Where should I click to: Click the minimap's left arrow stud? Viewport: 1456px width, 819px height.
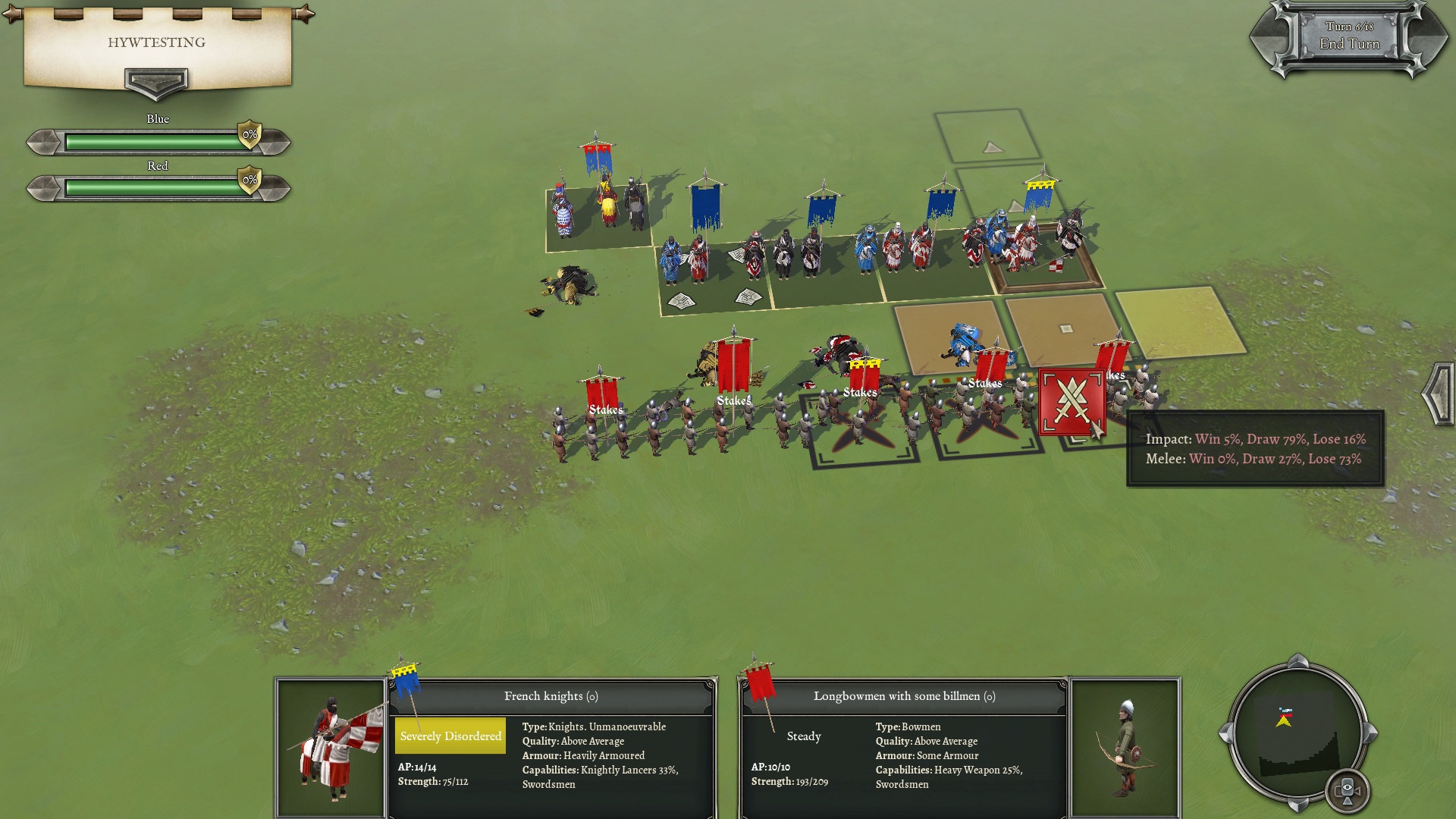coord(1224,733)
